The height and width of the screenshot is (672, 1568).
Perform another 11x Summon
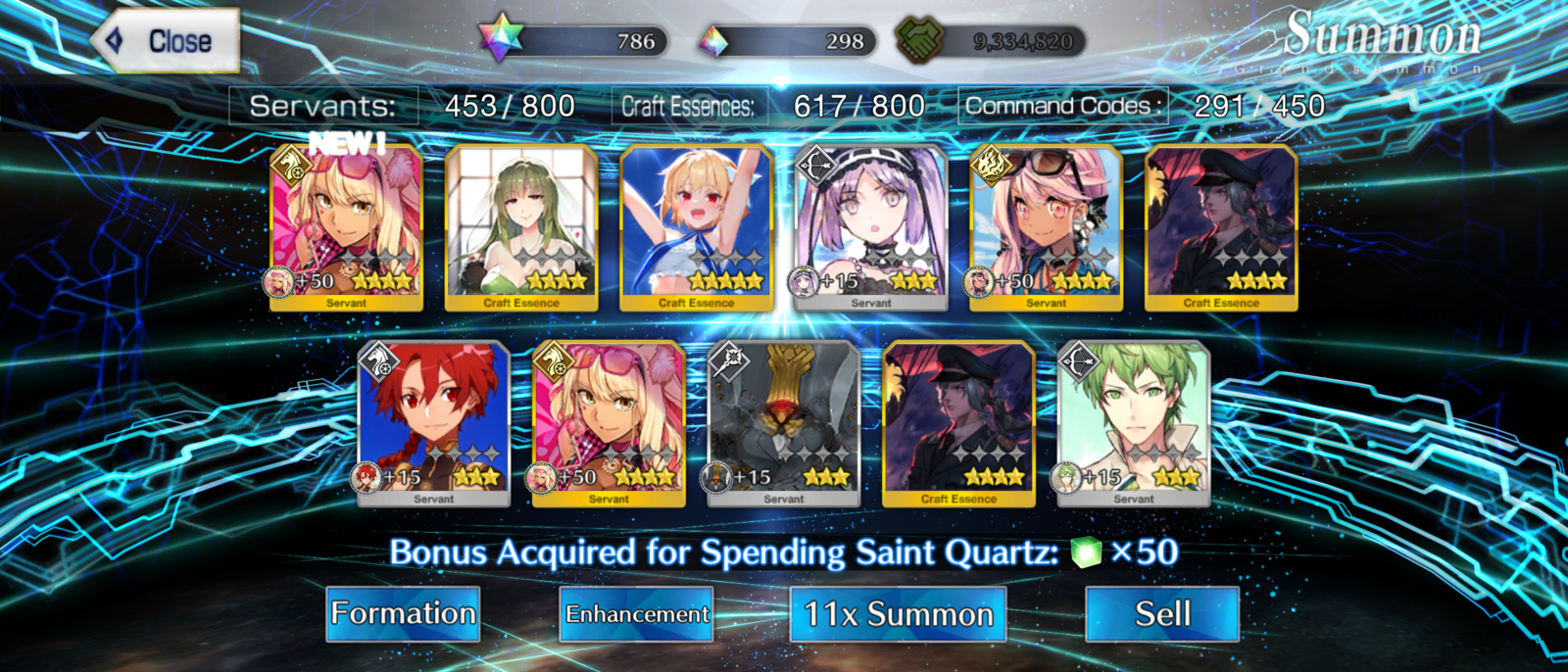(x=898, y=614)
